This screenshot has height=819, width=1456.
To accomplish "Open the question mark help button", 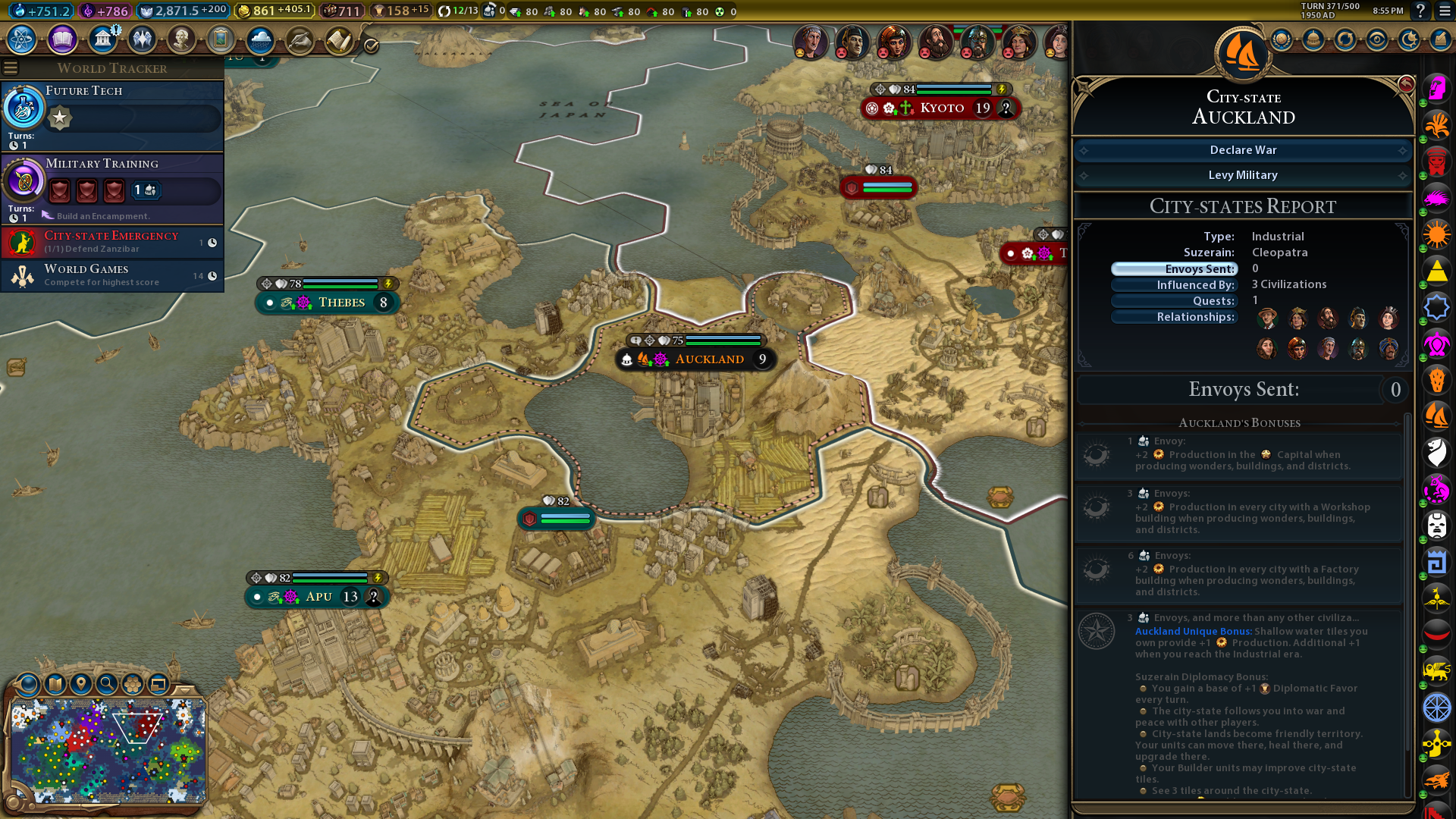I will pos(1420,11).
